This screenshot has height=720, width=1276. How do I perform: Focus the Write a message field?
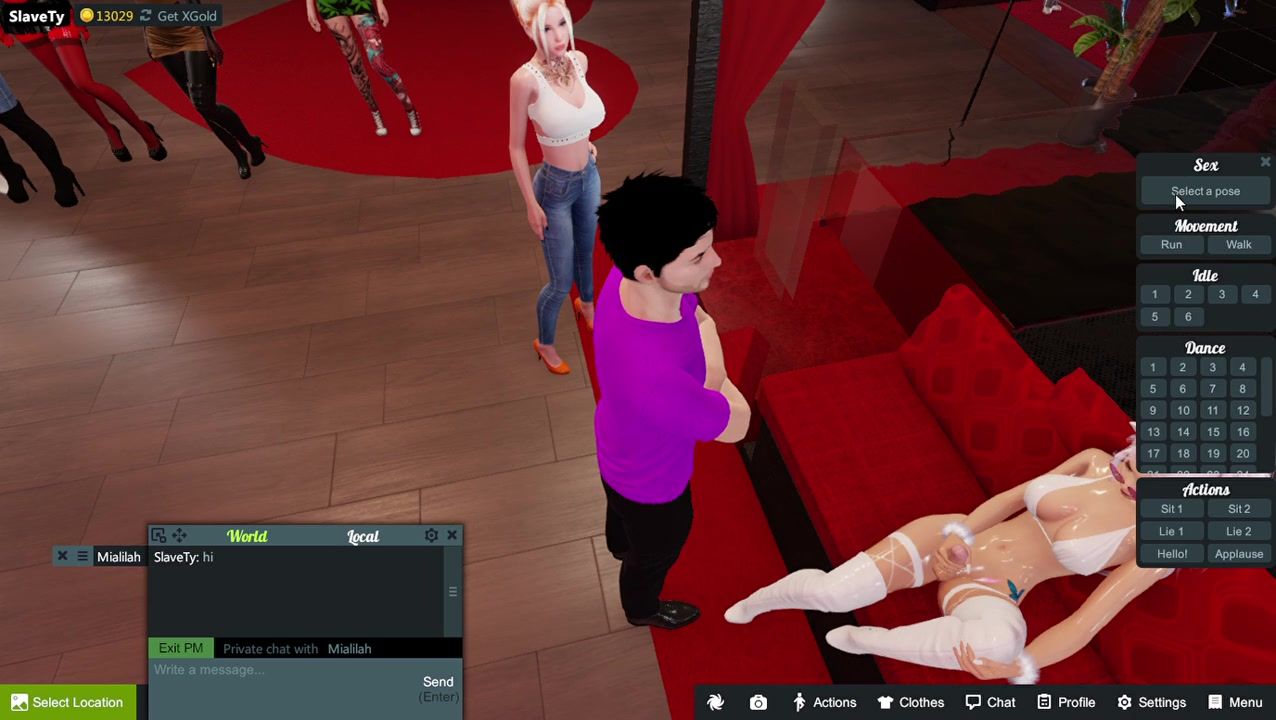(280, 670)
